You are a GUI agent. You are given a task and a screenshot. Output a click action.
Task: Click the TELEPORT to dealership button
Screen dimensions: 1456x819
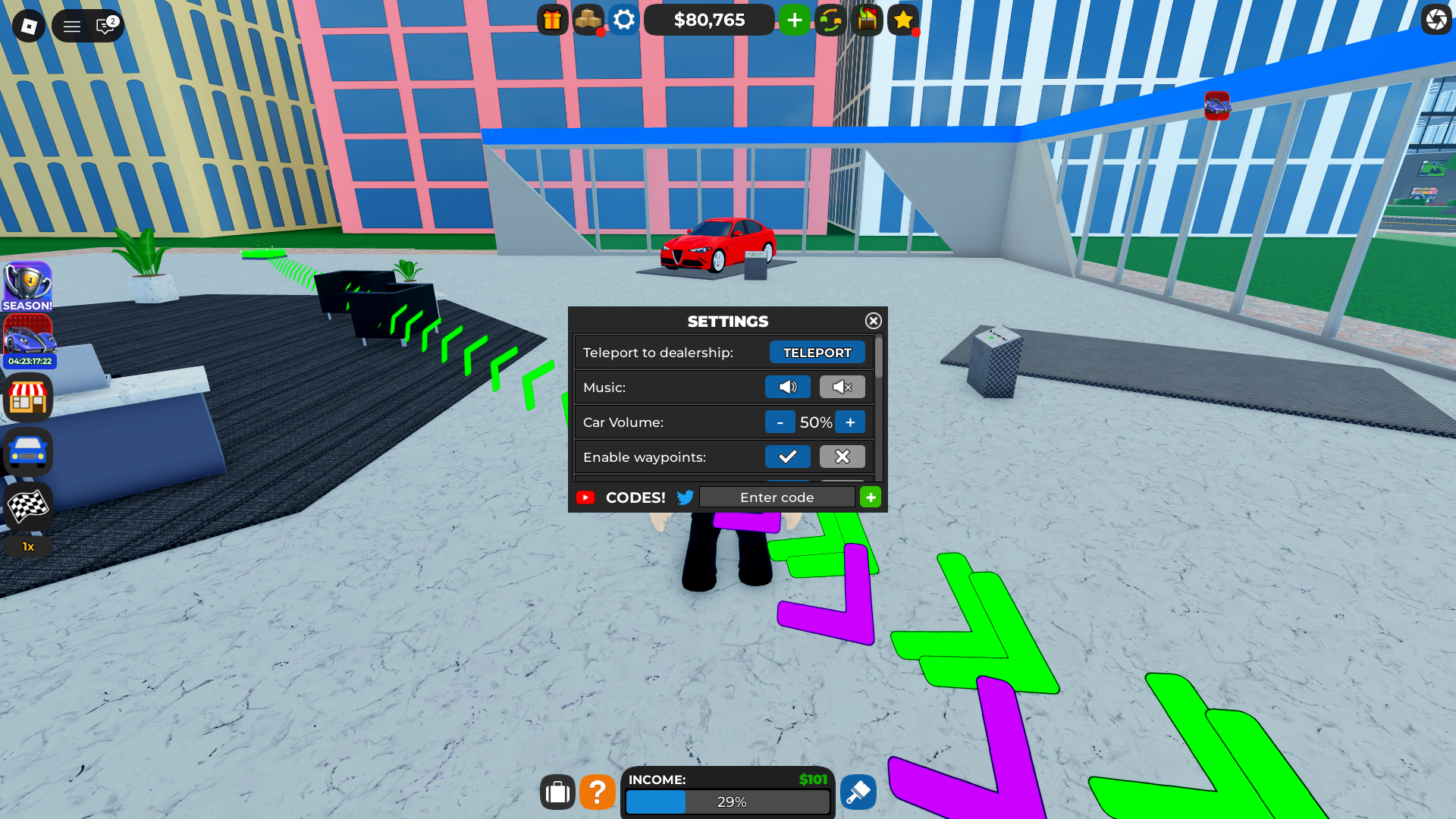click(817, 352)
